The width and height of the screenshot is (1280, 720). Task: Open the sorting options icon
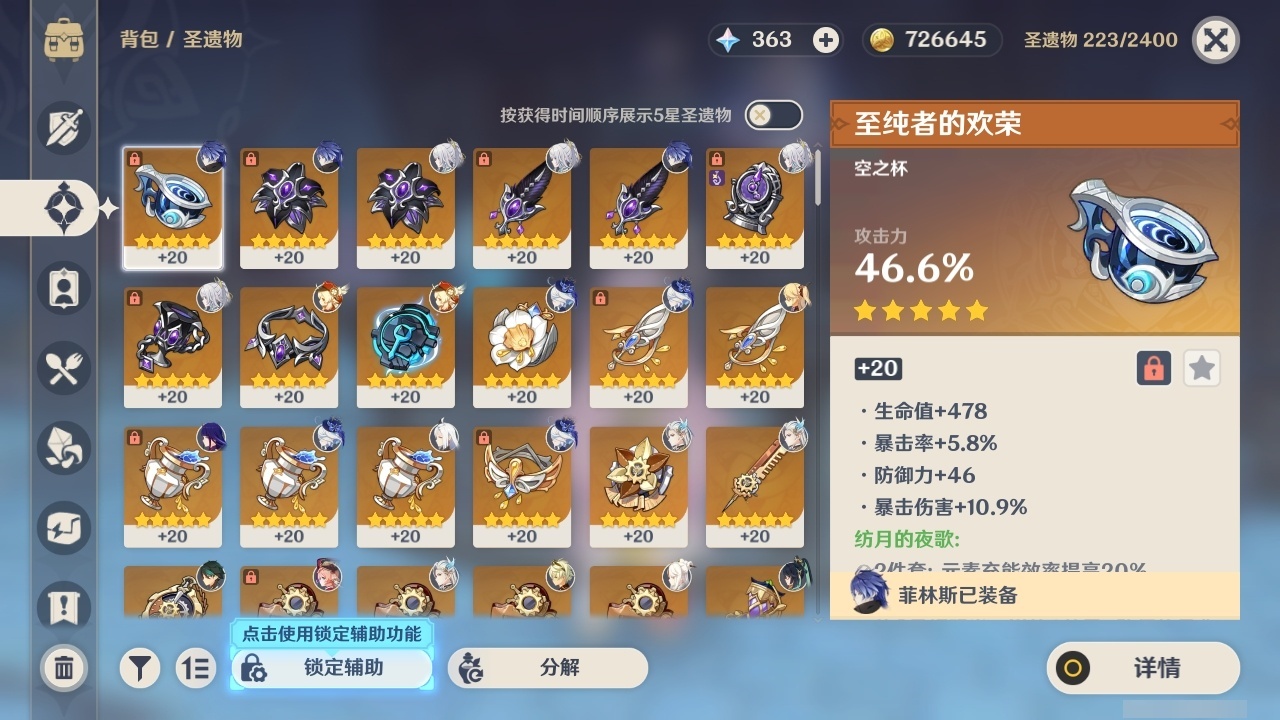[196, 668]
